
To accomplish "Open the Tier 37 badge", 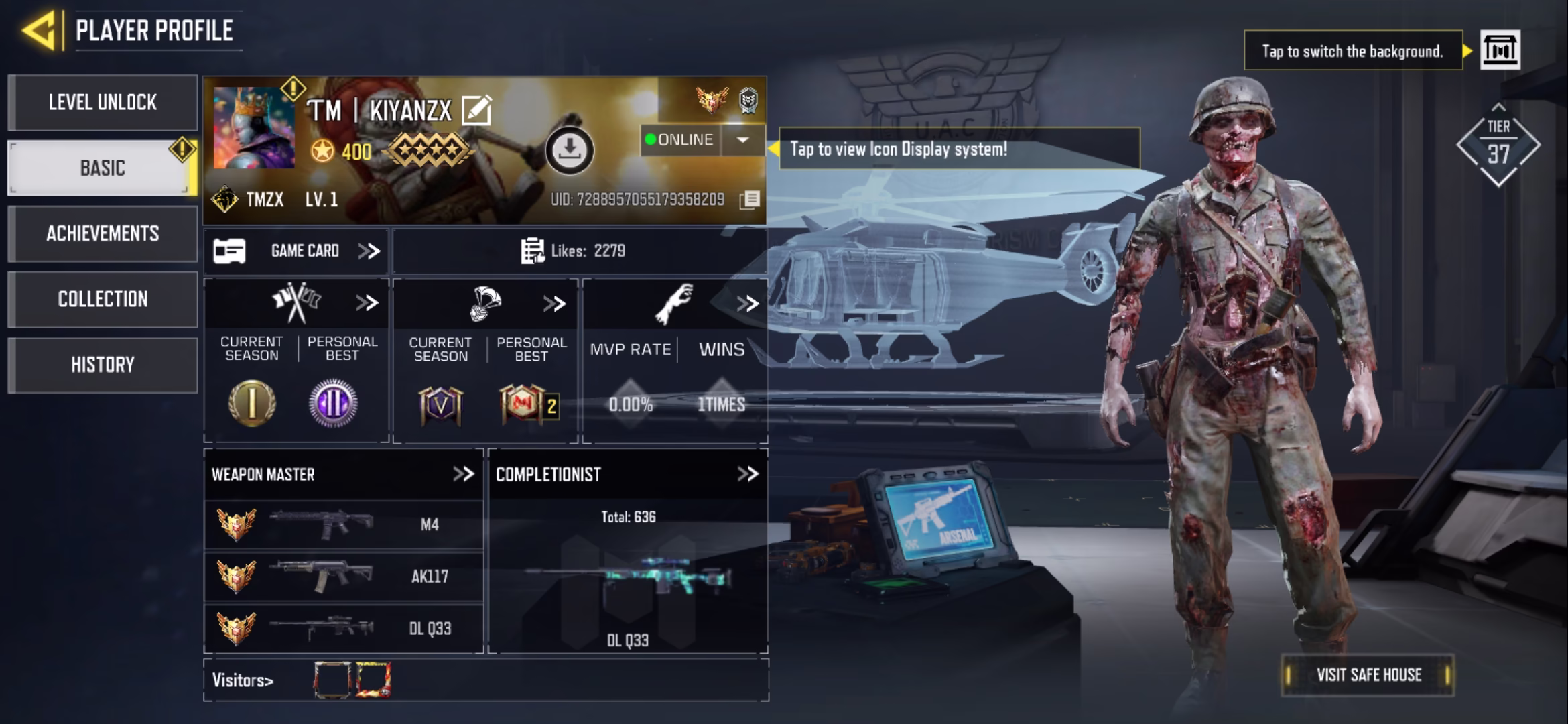I will [1498, 145].
